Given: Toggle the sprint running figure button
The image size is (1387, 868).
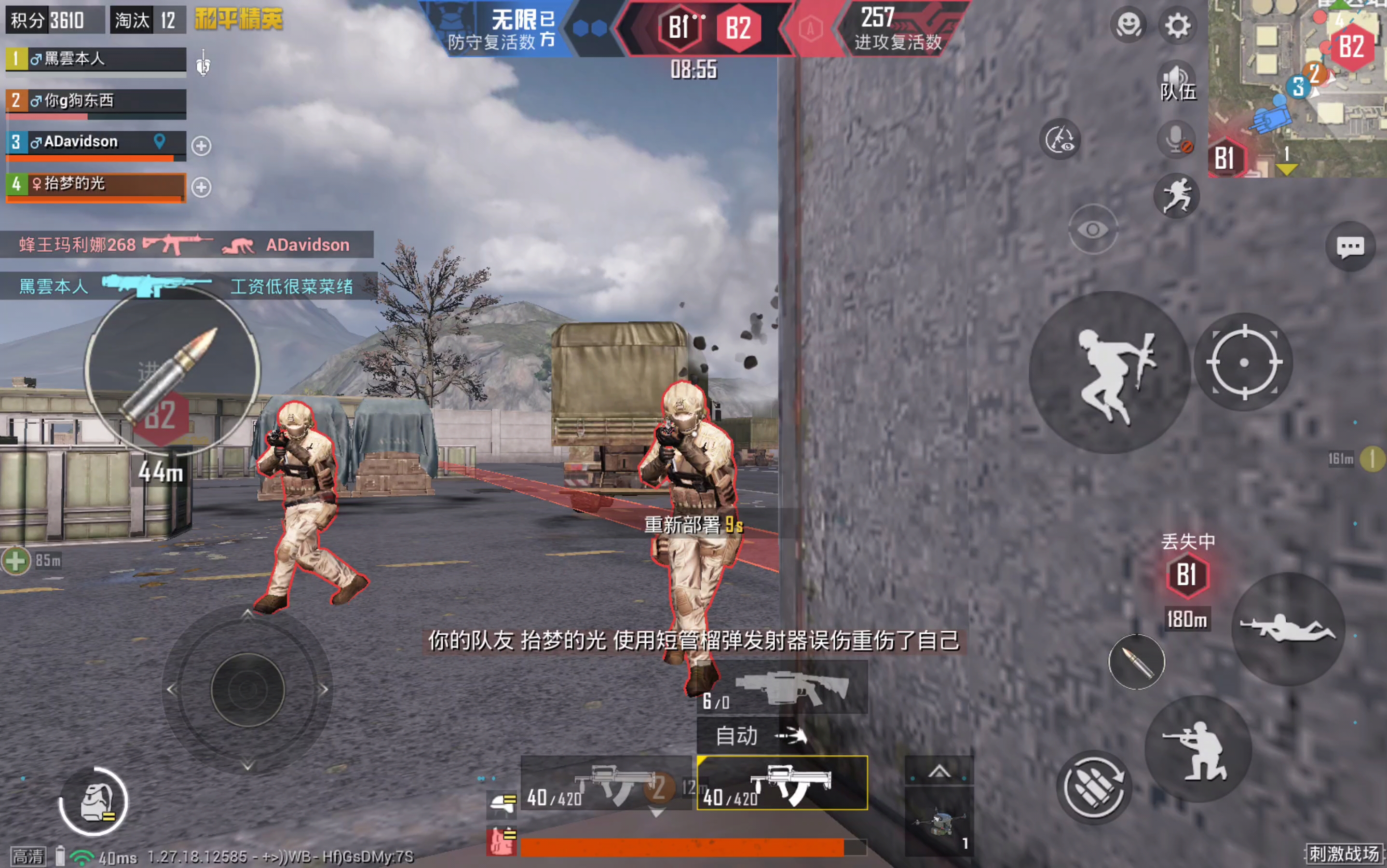Looking at the screenshot, I should (x=1176, y=196).
